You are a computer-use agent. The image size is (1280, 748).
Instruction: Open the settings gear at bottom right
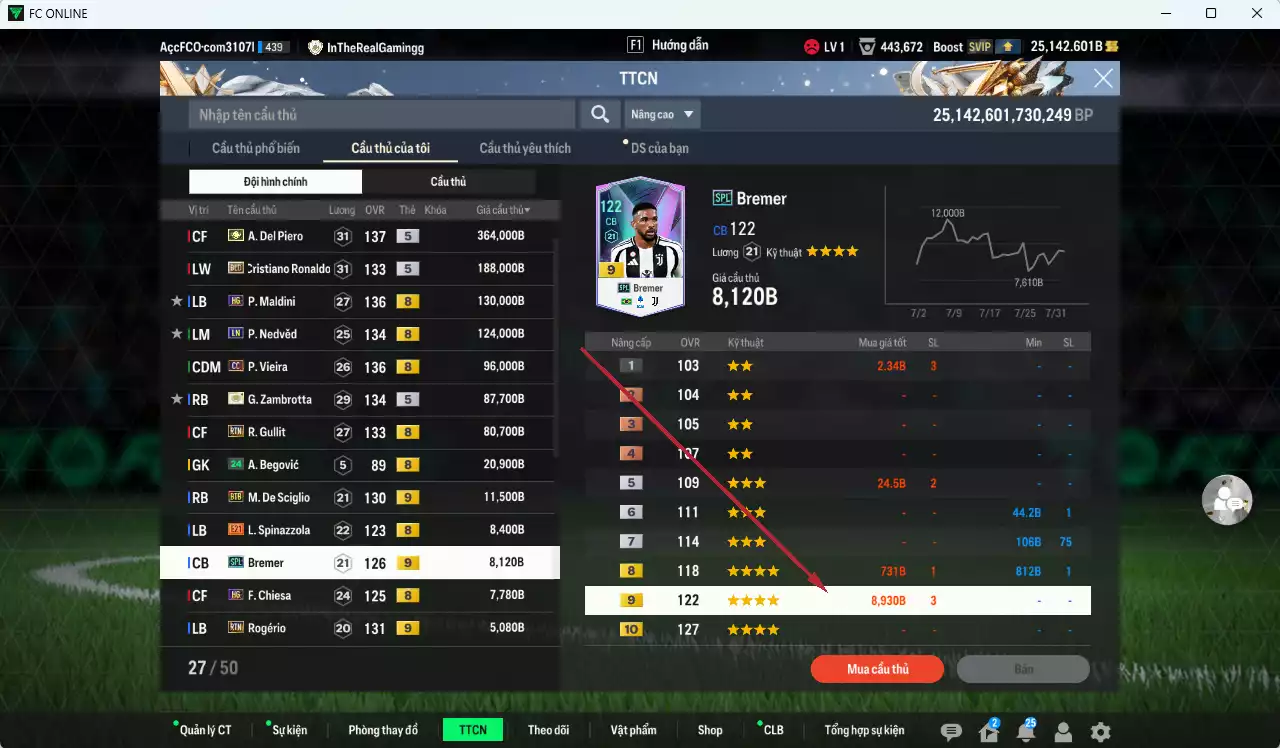pyautogui.click(x=1100, y=733)
